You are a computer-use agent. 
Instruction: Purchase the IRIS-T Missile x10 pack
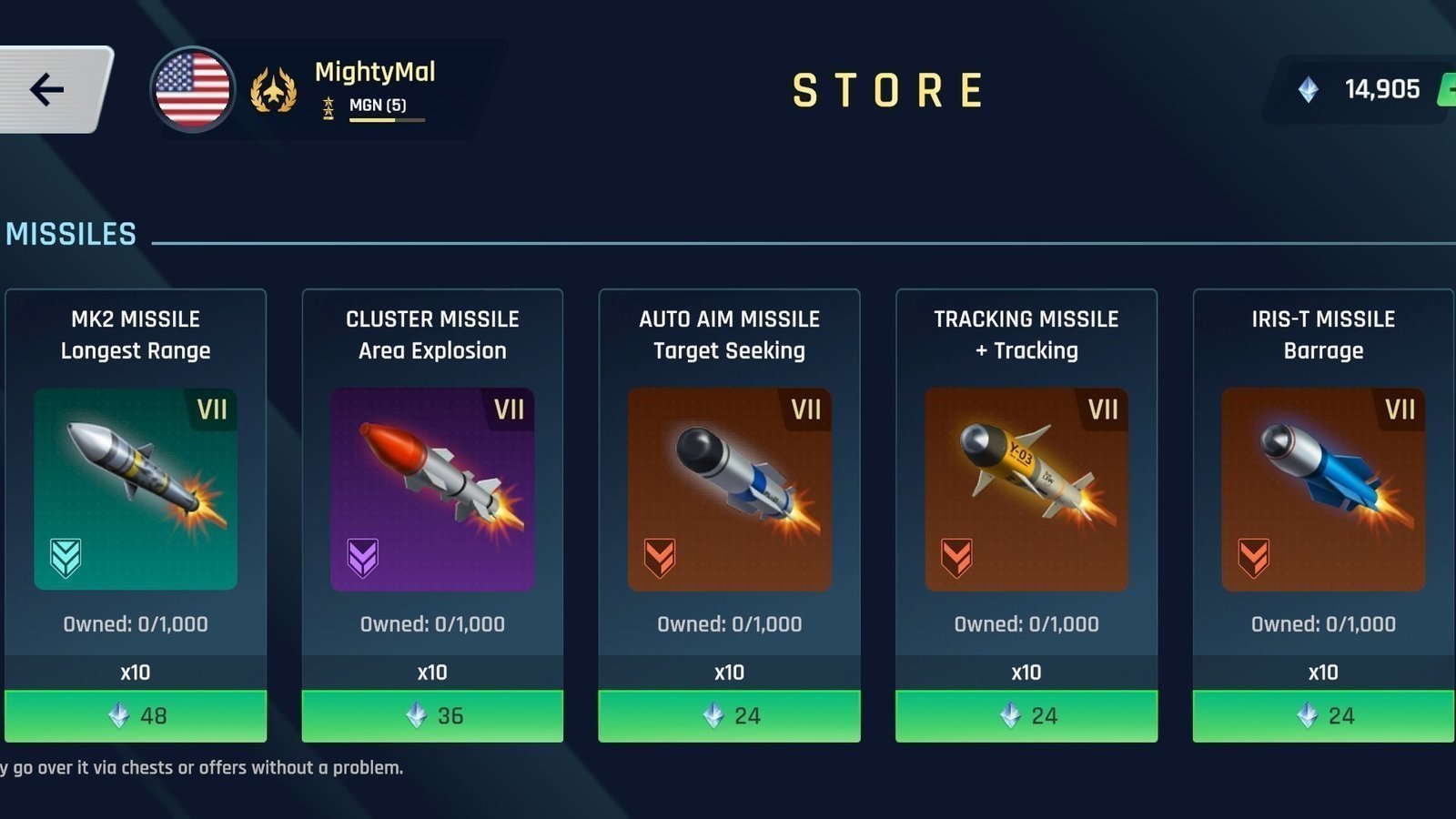pyautogui.click(x=1323, y=716)
